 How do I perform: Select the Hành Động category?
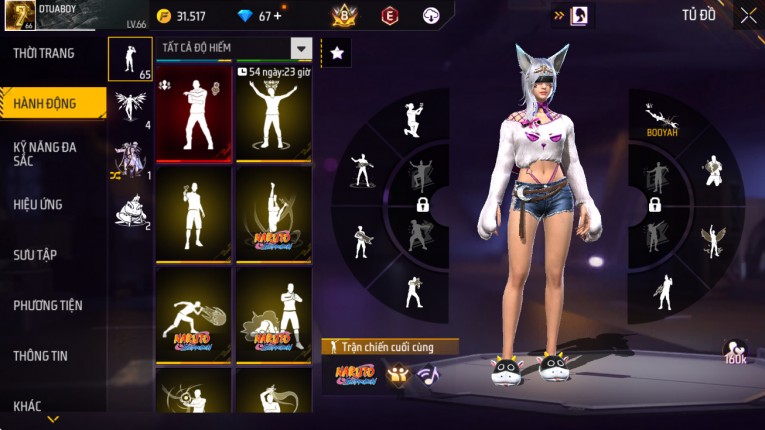click(45, 103)
